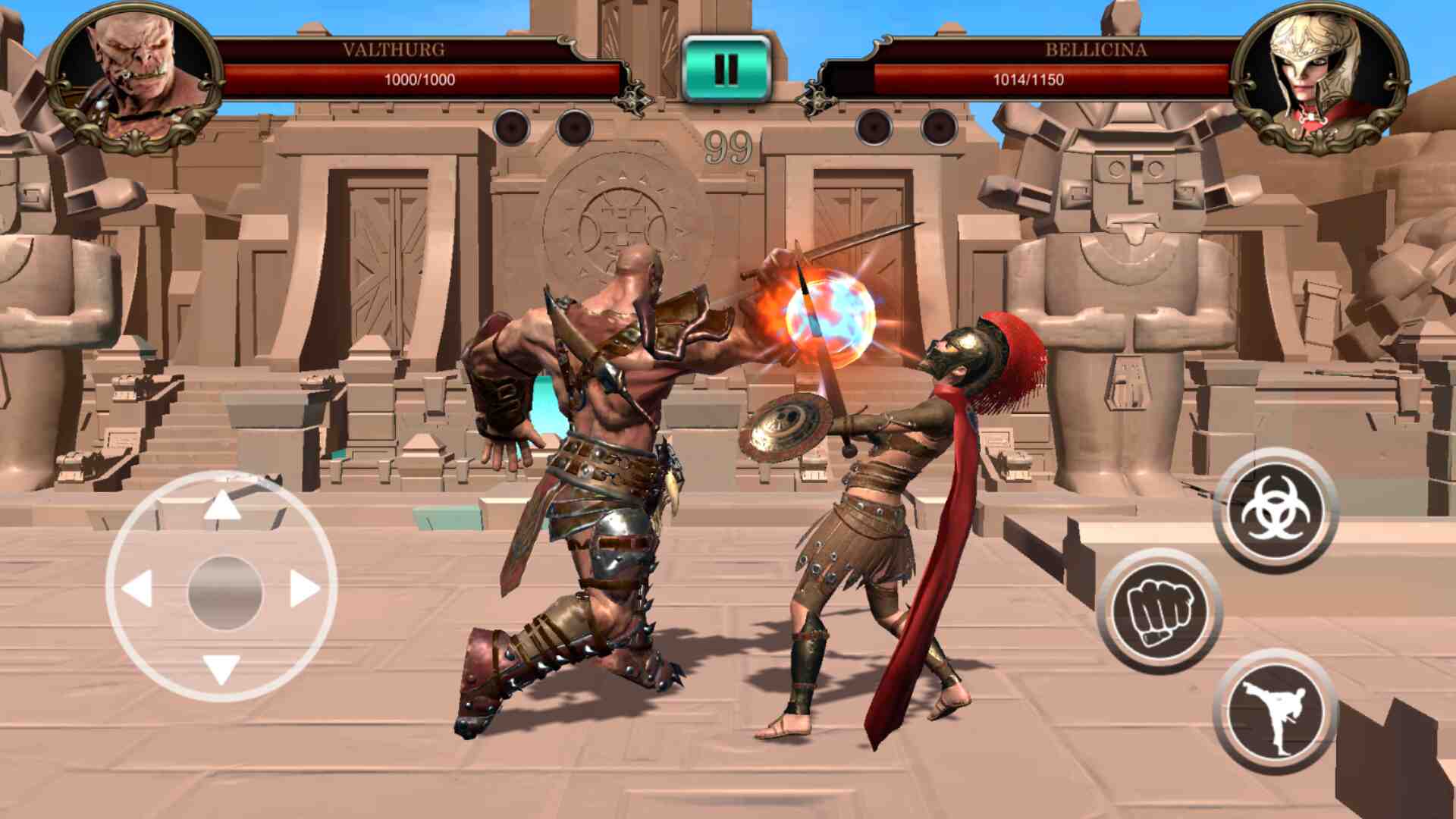Tap the down arrow on the d-pad
The width and height of the screenshot is (1456, 819).
(221, 669)
